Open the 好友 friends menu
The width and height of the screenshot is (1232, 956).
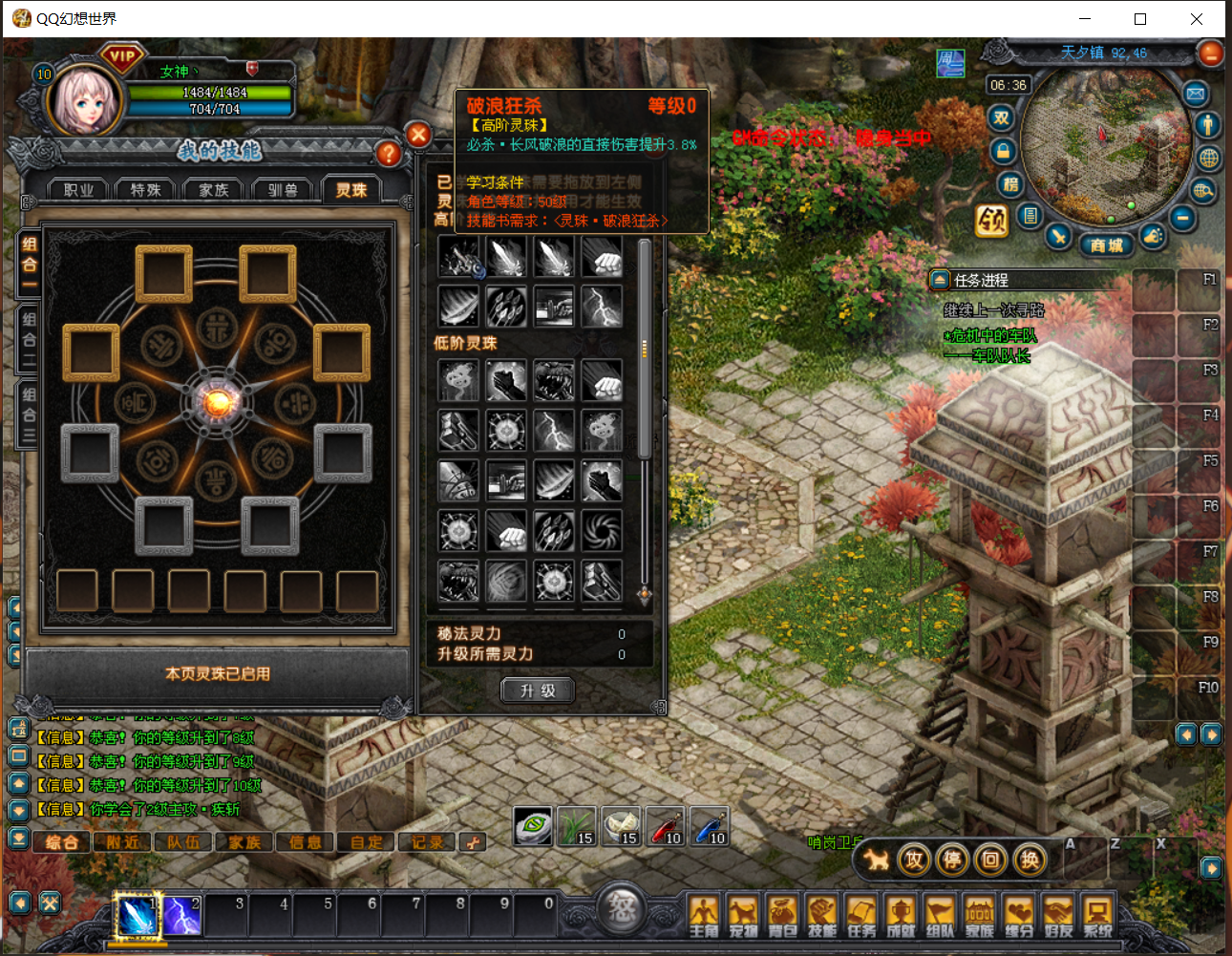click(1058, 916)
